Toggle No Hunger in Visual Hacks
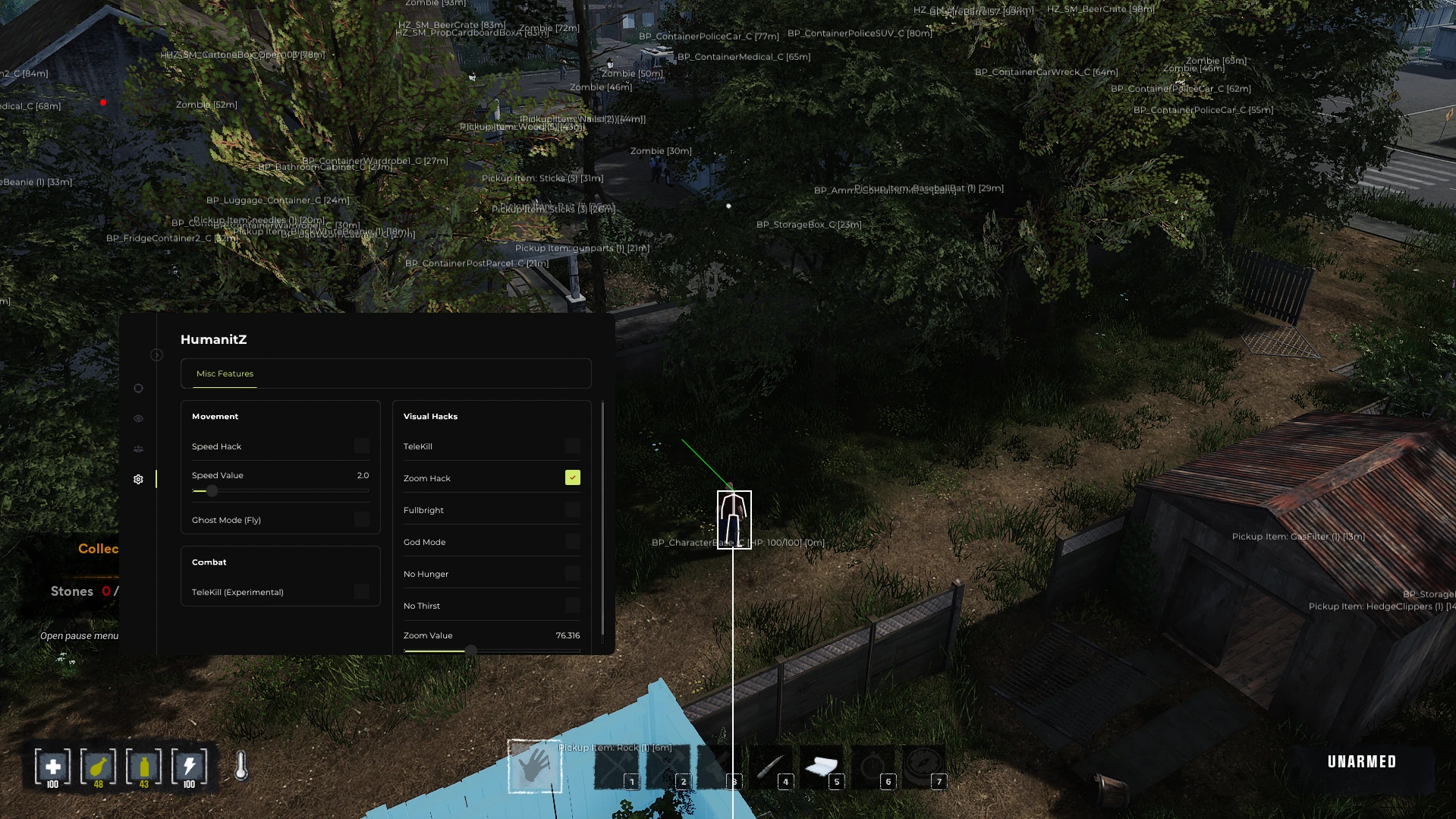 pyautogui.click(x=572, y=572)
